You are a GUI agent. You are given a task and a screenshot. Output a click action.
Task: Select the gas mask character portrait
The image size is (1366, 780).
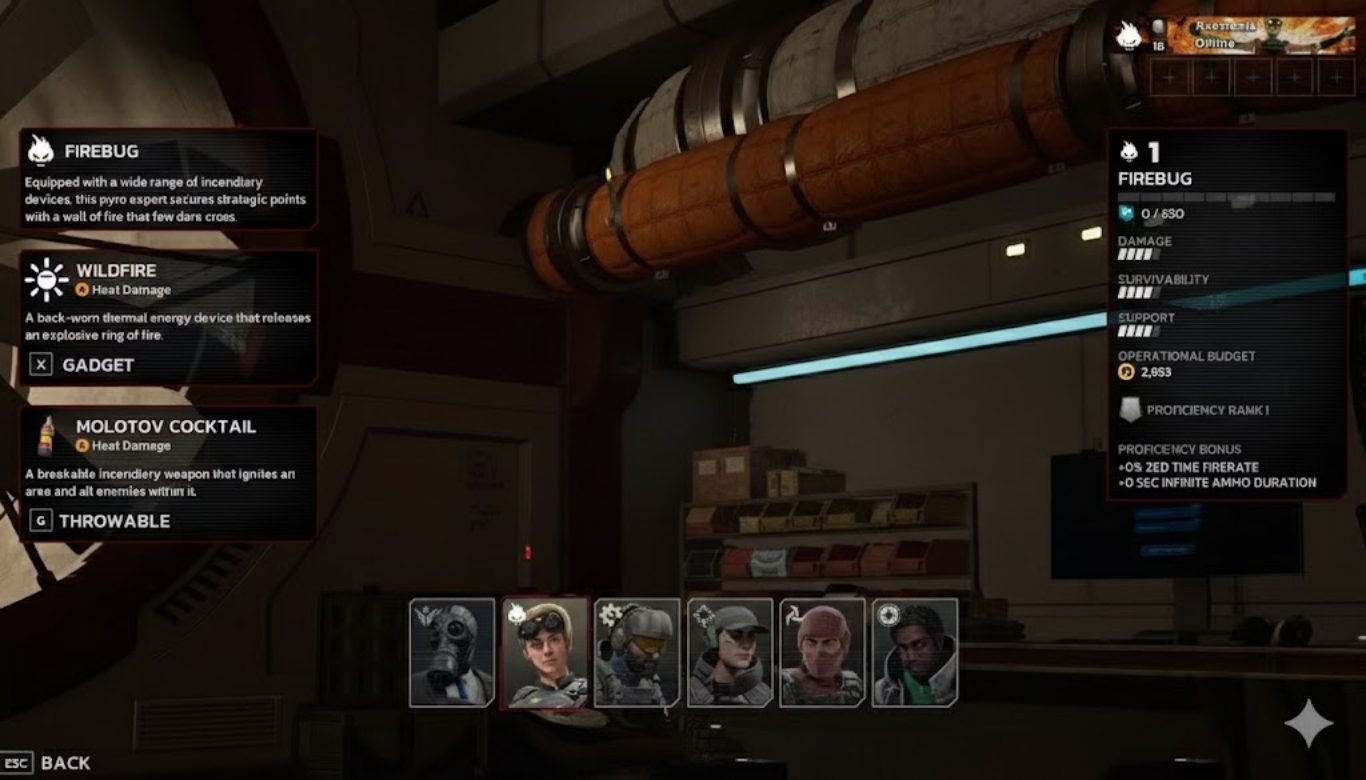452,652
